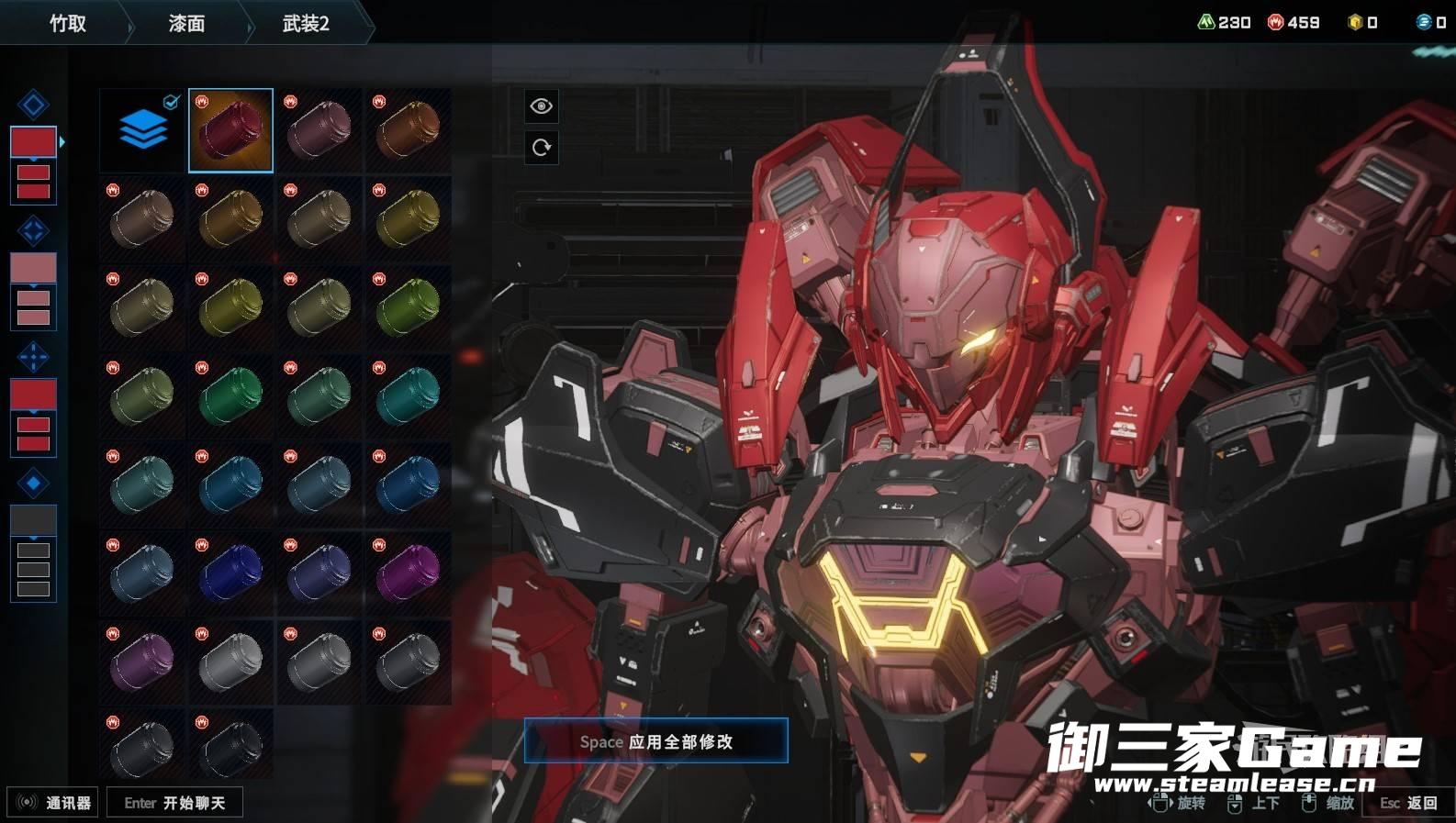This screenshot has width=1456, height=823.
Task: Choose the stacked layers paint option
Action: 142,130
